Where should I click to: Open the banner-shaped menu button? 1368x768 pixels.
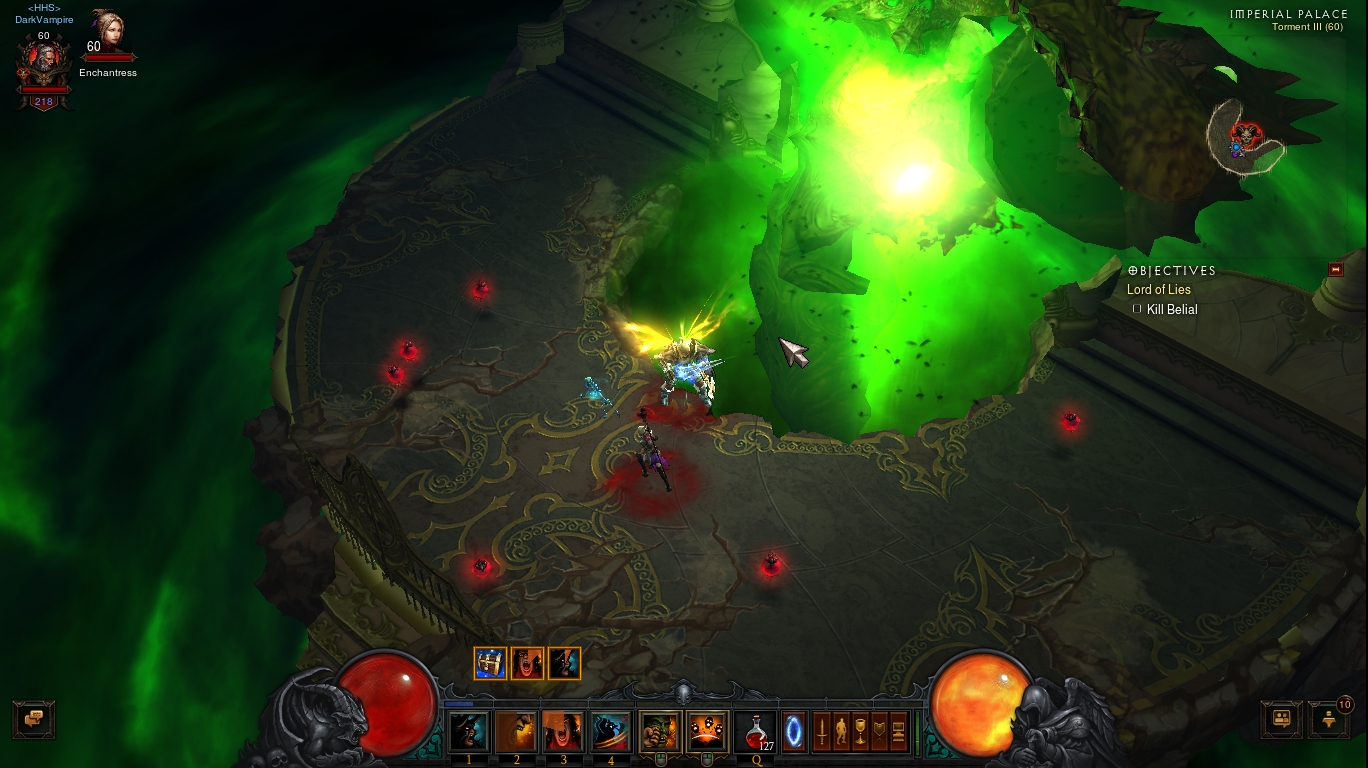[879, 731]
